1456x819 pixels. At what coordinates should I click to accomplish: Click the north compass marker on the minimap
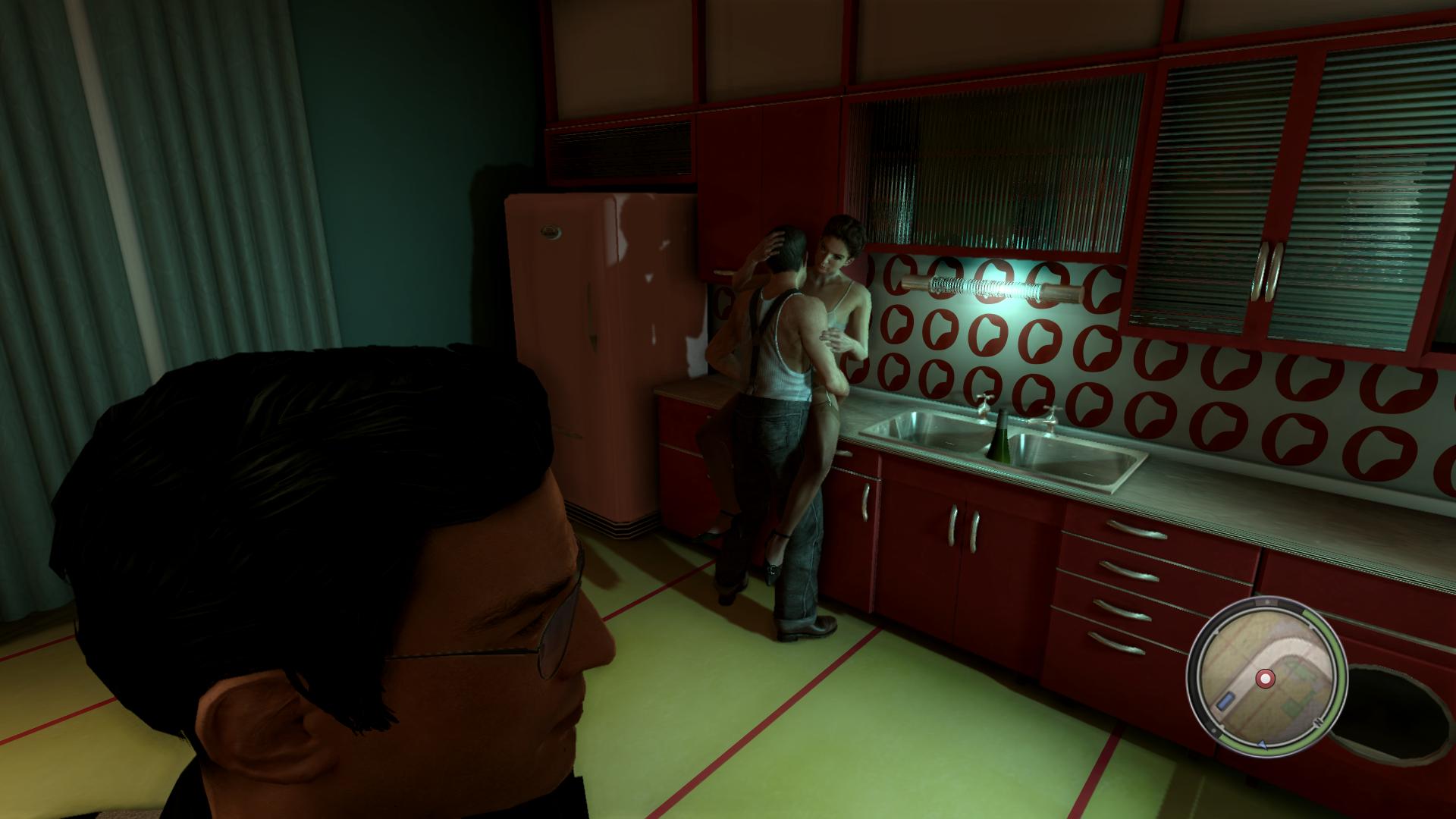(1318, 722)
